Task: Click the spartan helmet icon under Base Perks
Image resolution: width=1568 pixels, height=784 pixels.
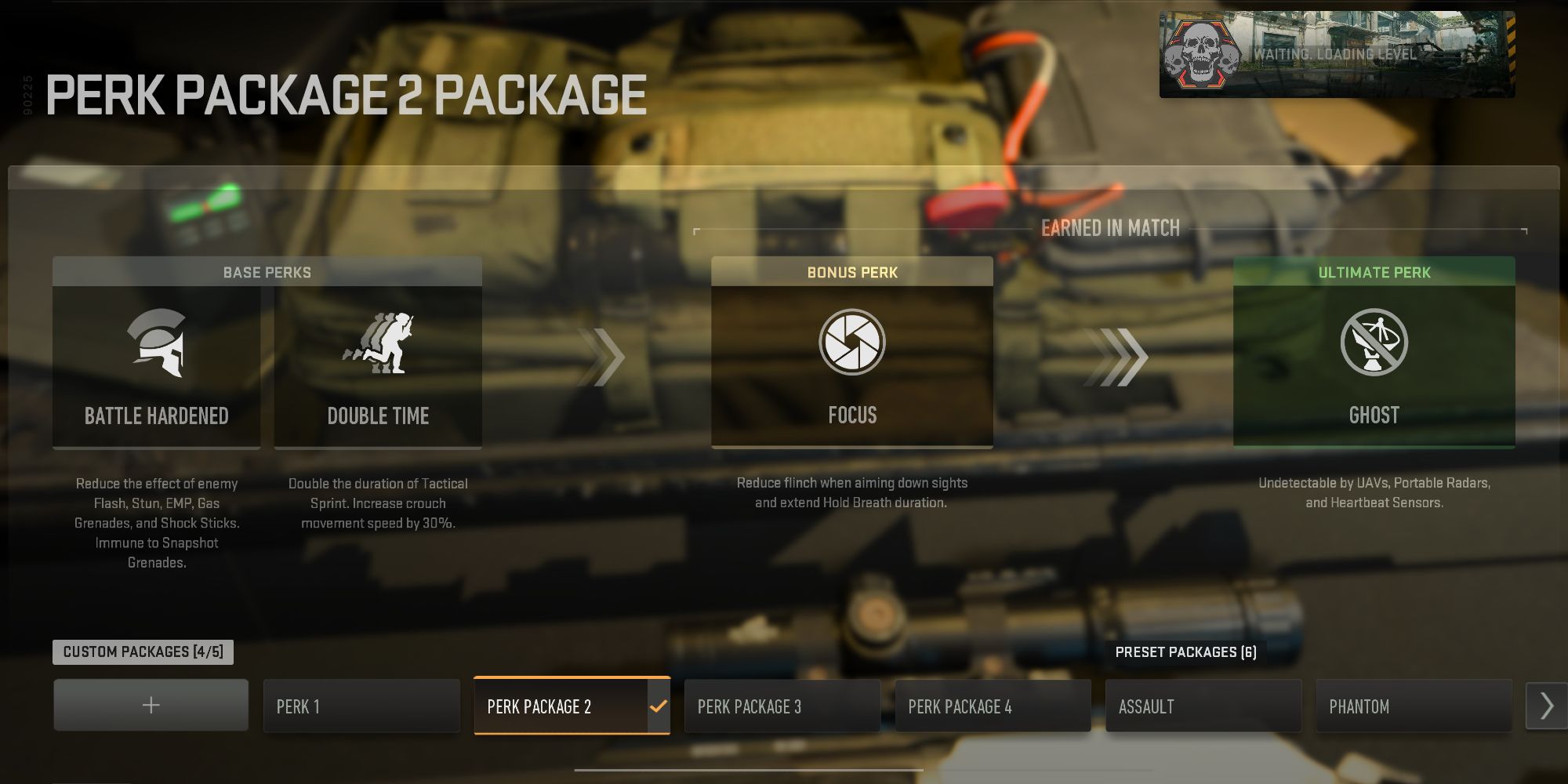Action: [156, 345]
